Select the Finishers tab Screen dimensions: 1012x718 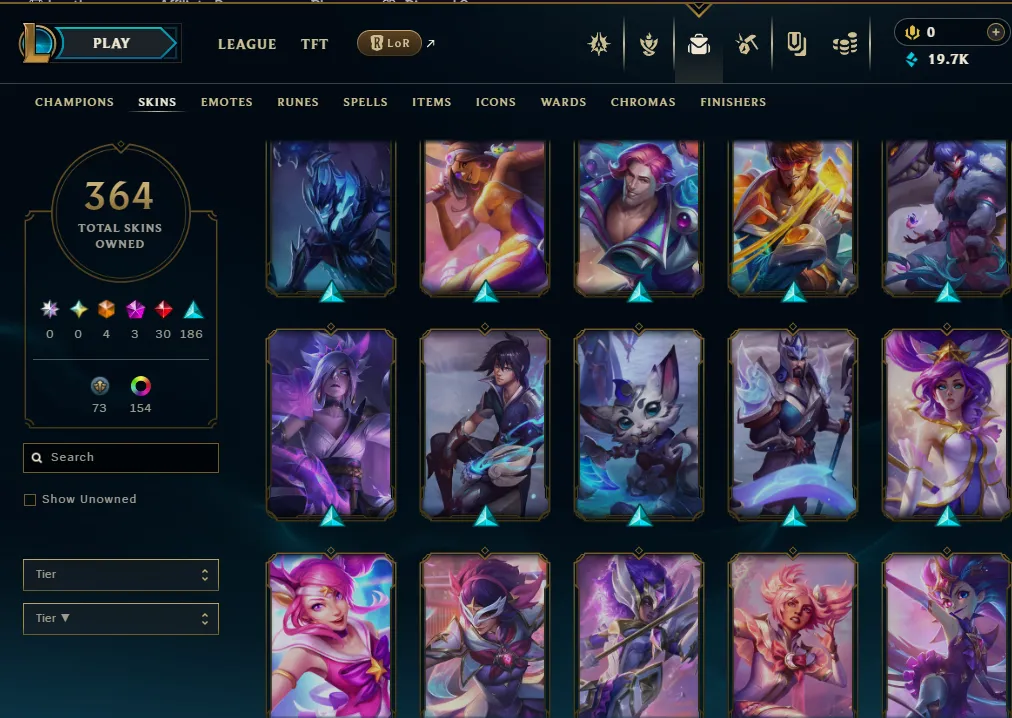733,102
